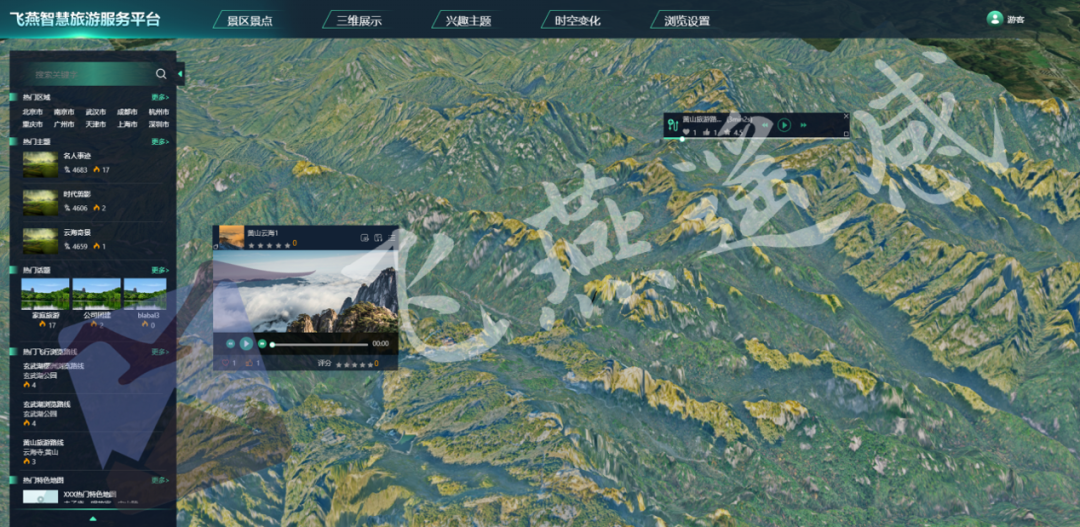Play the 黄山云海1 video

pos(246,344)
